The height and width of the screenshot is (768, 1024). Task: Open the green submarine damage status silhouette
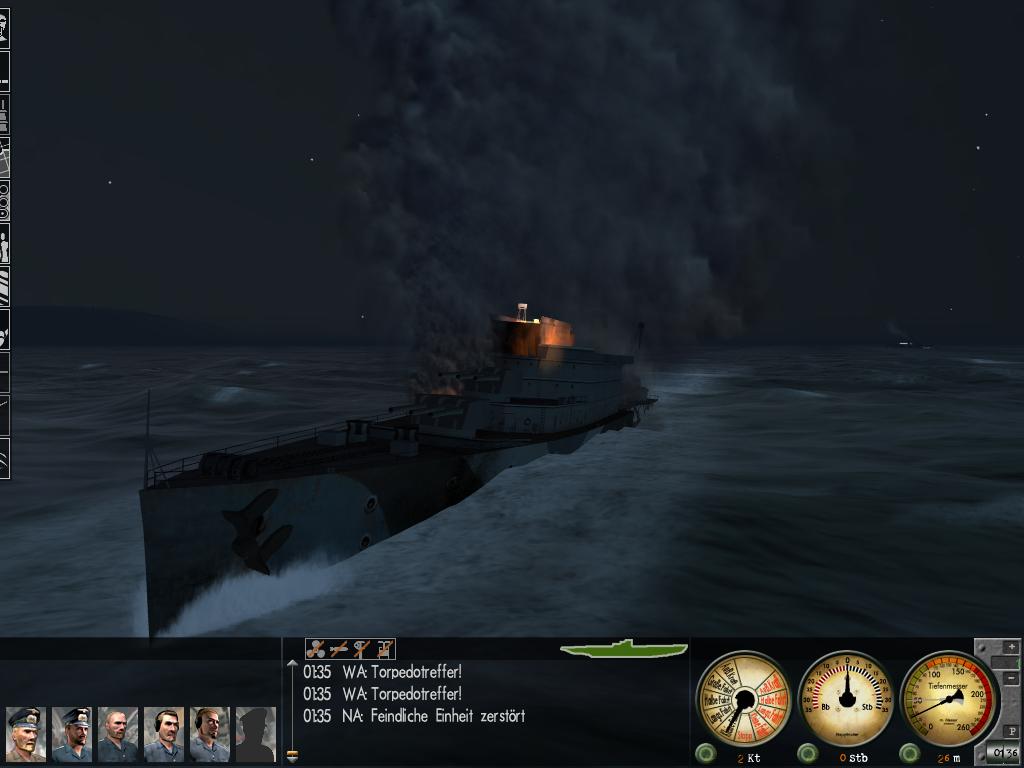pyautogui.click(x=624, y=649)
